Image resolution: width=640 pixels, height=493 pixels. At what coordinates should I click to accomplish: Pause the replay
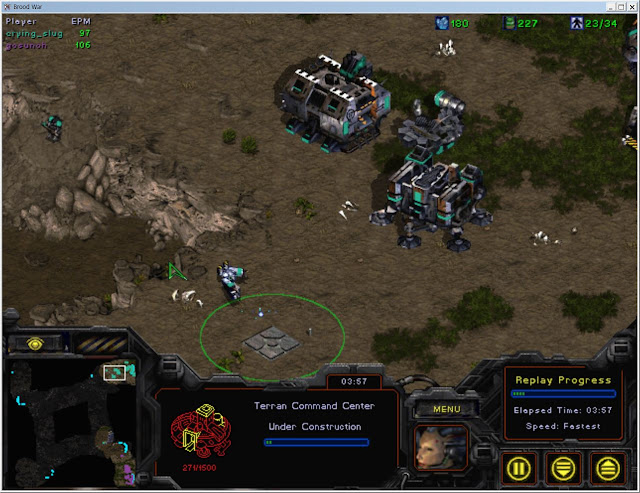coord(516,467)
